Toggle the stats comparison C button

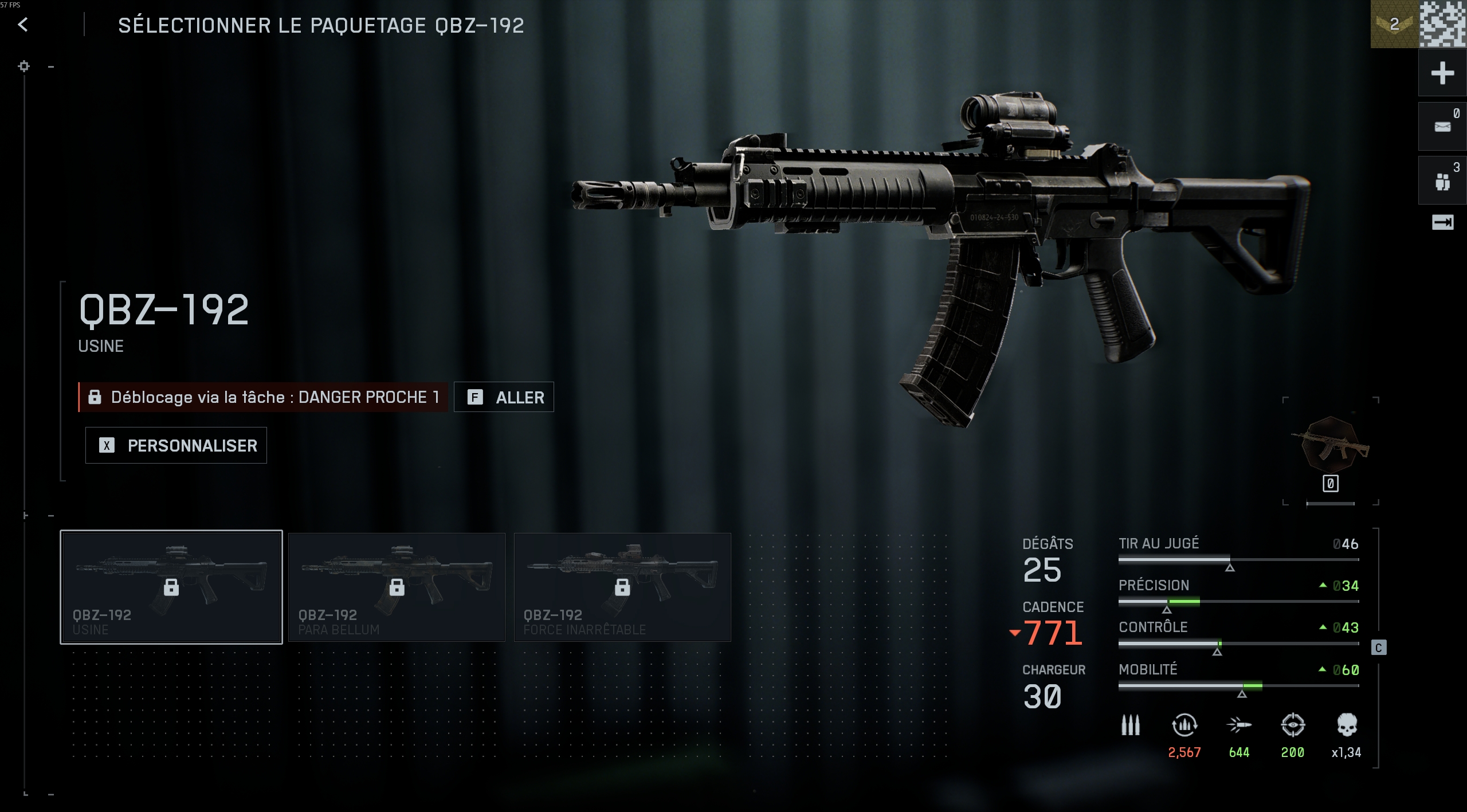[x=1379, y=648]
